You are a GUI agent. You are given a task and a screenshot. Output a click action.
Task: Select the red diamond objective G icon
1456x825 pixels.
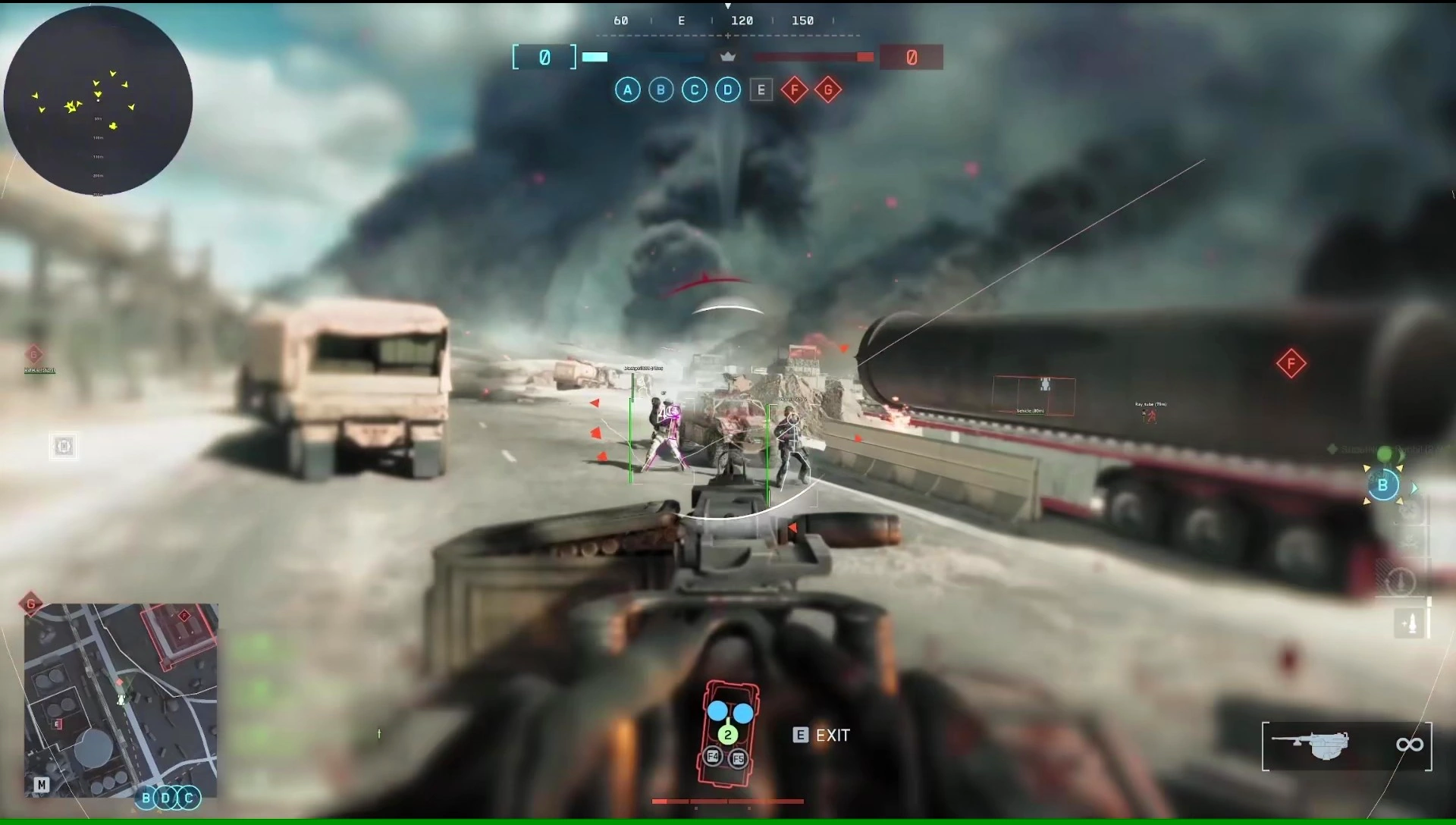pos(828,89)
